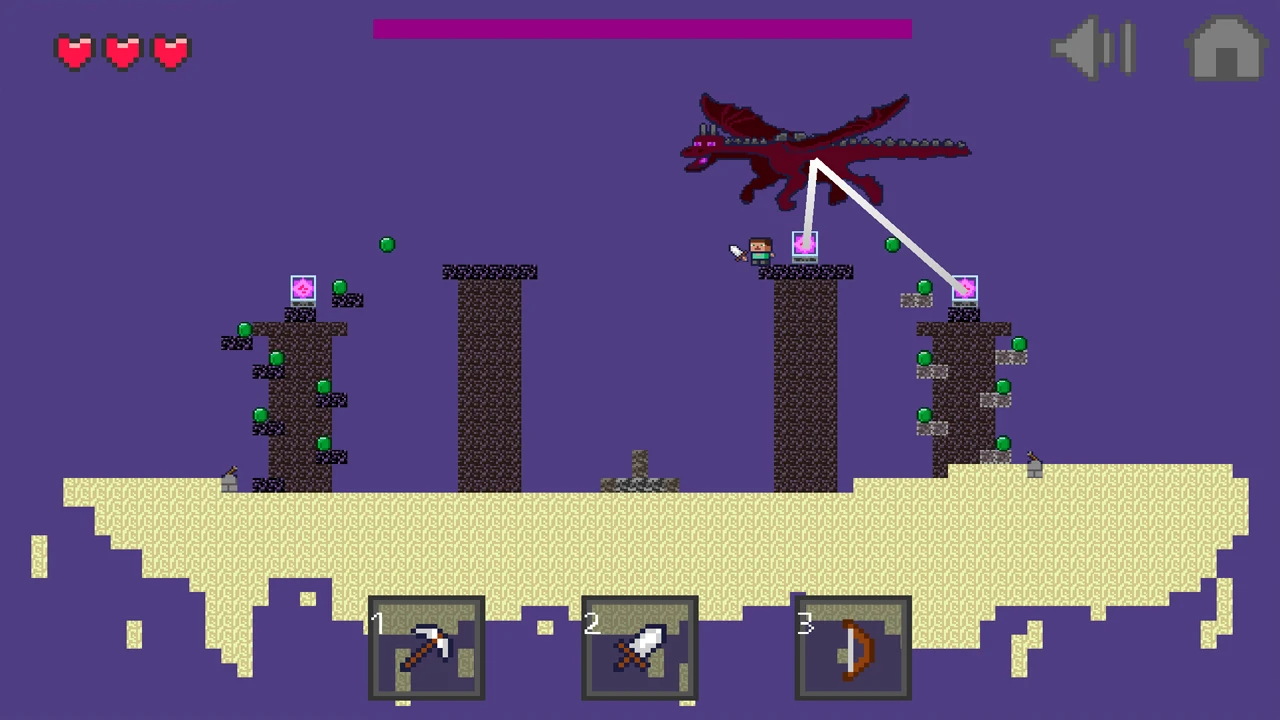Image resolution: width=1280 pixels, height=720 pixels.
Task: Select the tall obsidian pillar in the center
Action: (490, 380)
